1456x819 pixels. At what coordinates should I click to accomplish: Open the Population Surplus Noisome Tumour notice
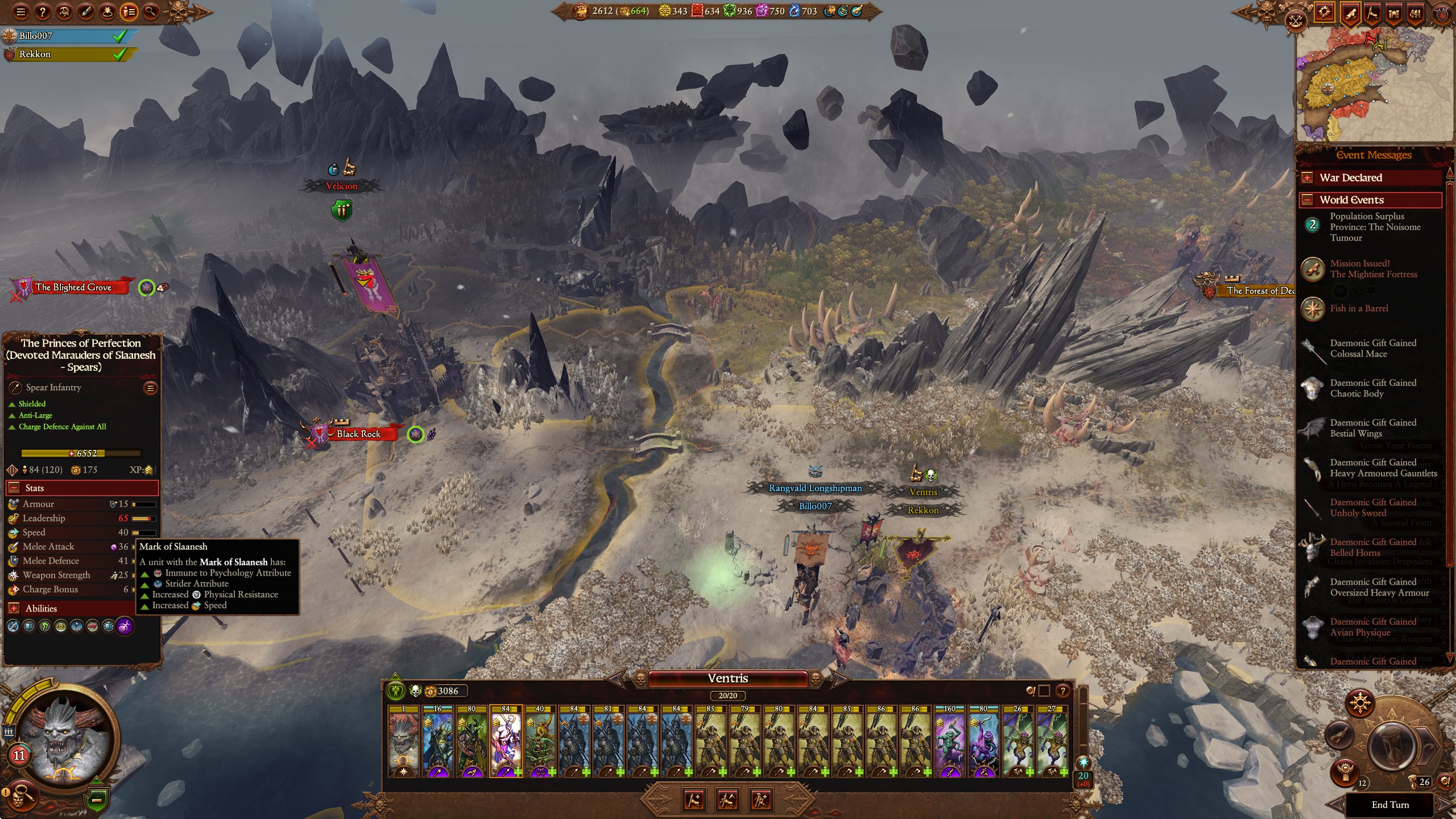(x=1375, y=227)
